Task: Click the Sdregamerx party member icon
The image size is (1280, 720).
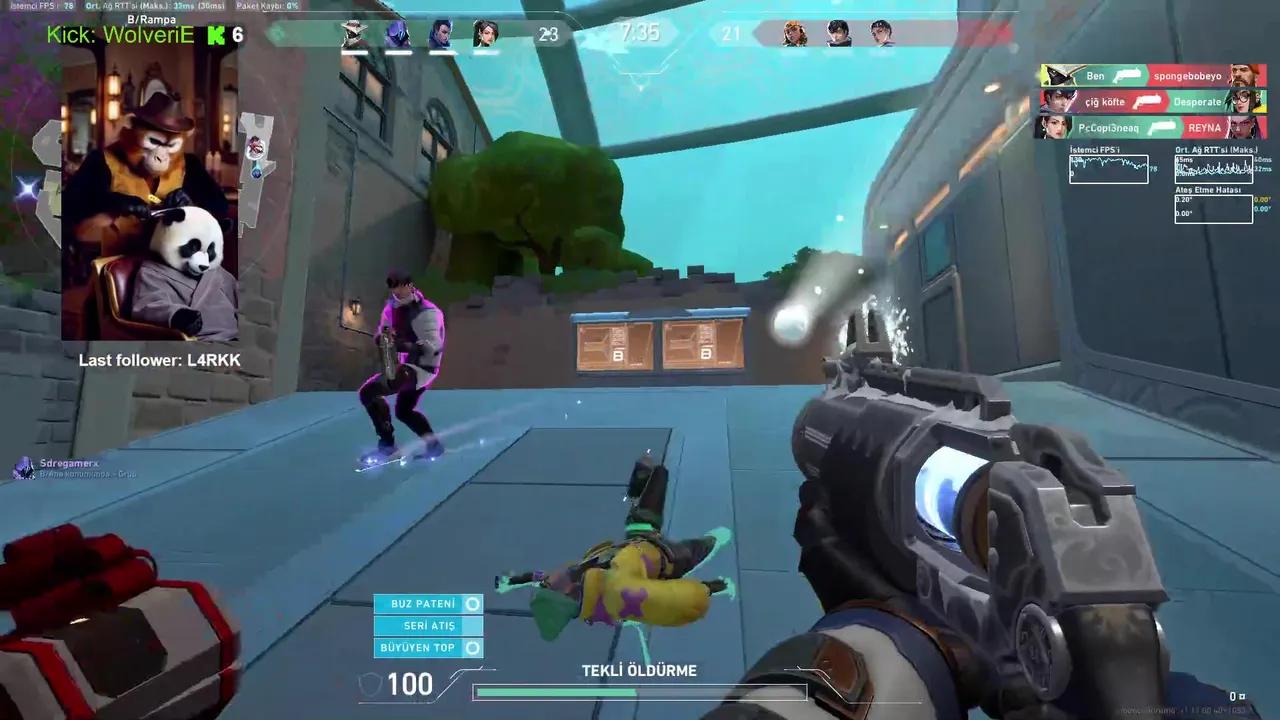Action: click(x=24, y=466)
